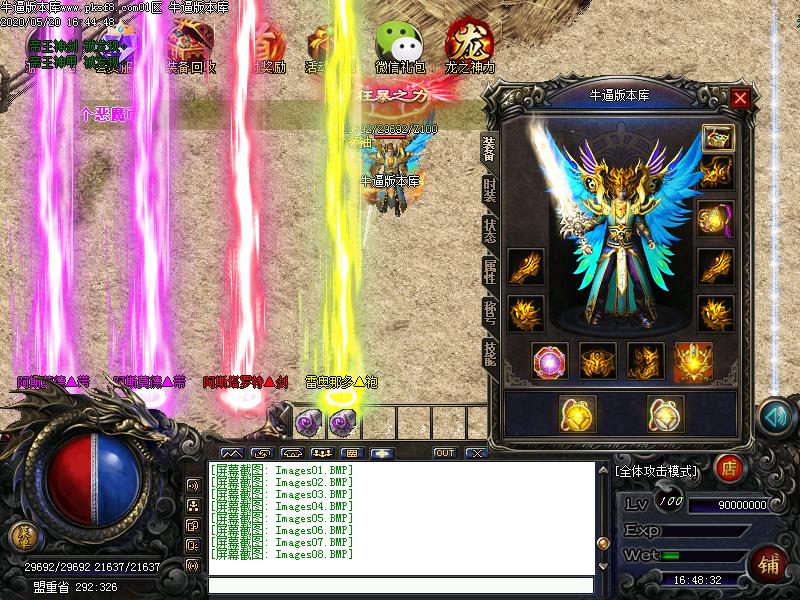The height and width of the screenshot is (600, 800).
Task: Toggle the 全体攻击模式 attack mode label
Action: [660, 469]
